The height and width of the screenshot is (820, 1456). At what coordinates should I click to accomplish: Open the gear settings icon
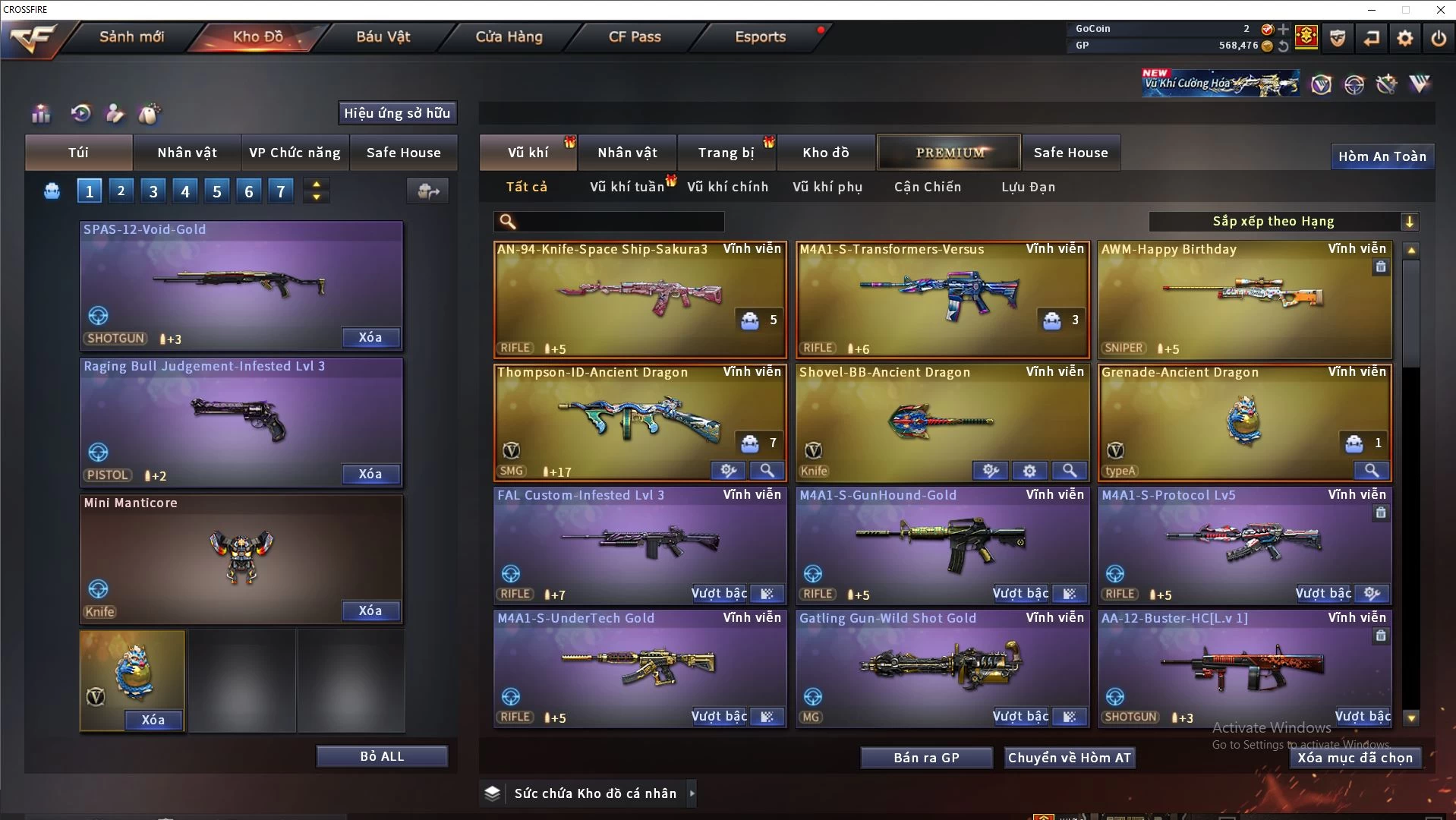(1404, 38)
